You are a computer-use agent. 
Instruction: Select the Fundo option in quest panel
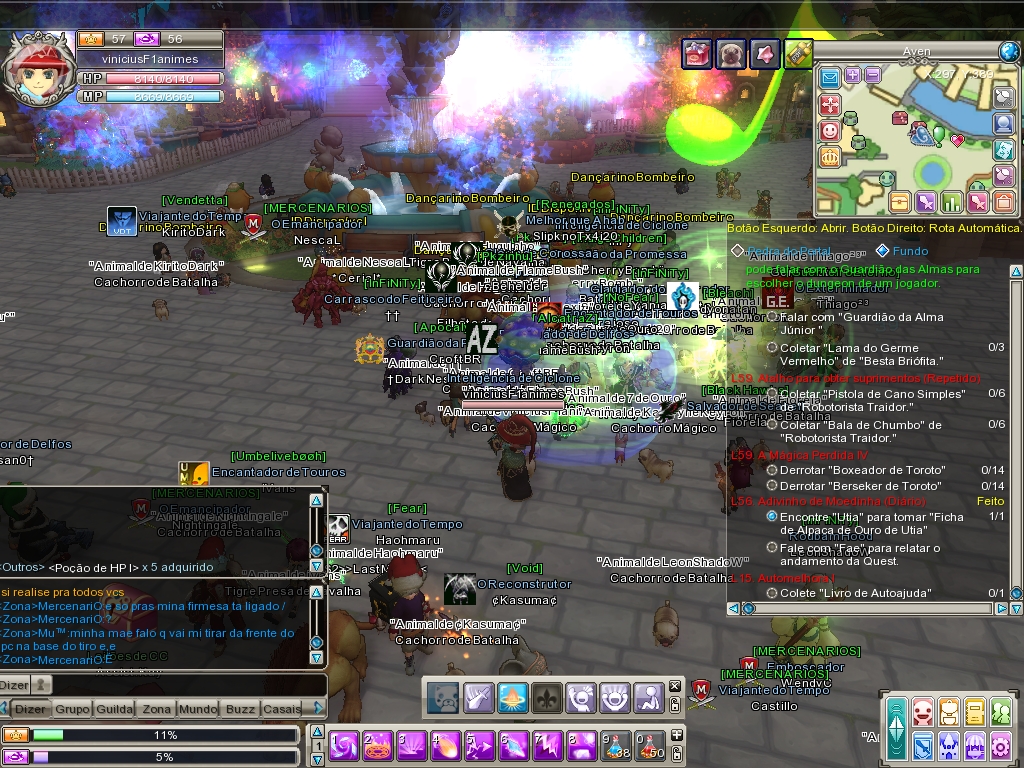pyautogui.click(x=909, y=251)
